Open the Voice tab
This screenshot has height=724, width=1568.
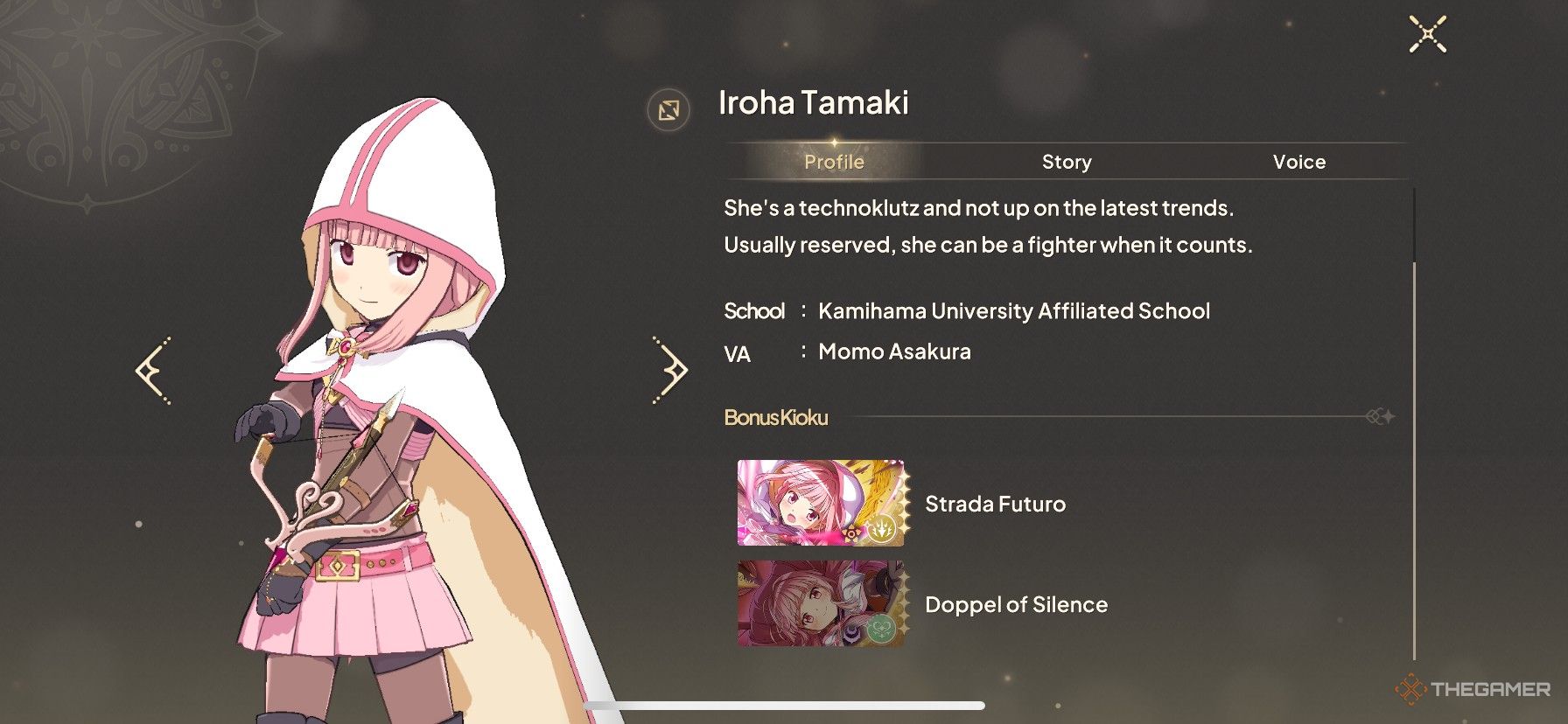[1298, 162]
